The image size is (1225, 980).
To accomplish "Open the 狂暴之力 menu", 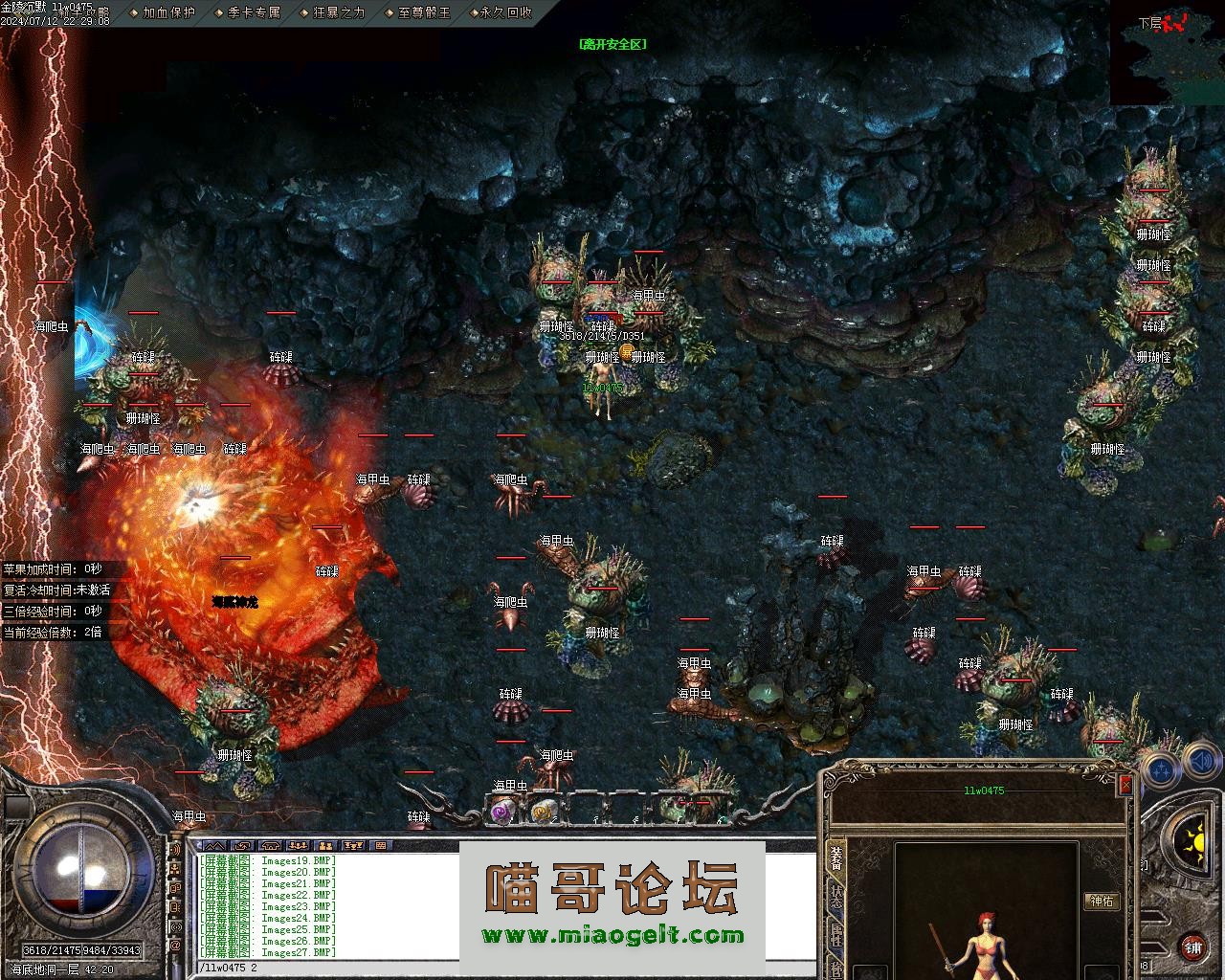I will pos(339,12).
